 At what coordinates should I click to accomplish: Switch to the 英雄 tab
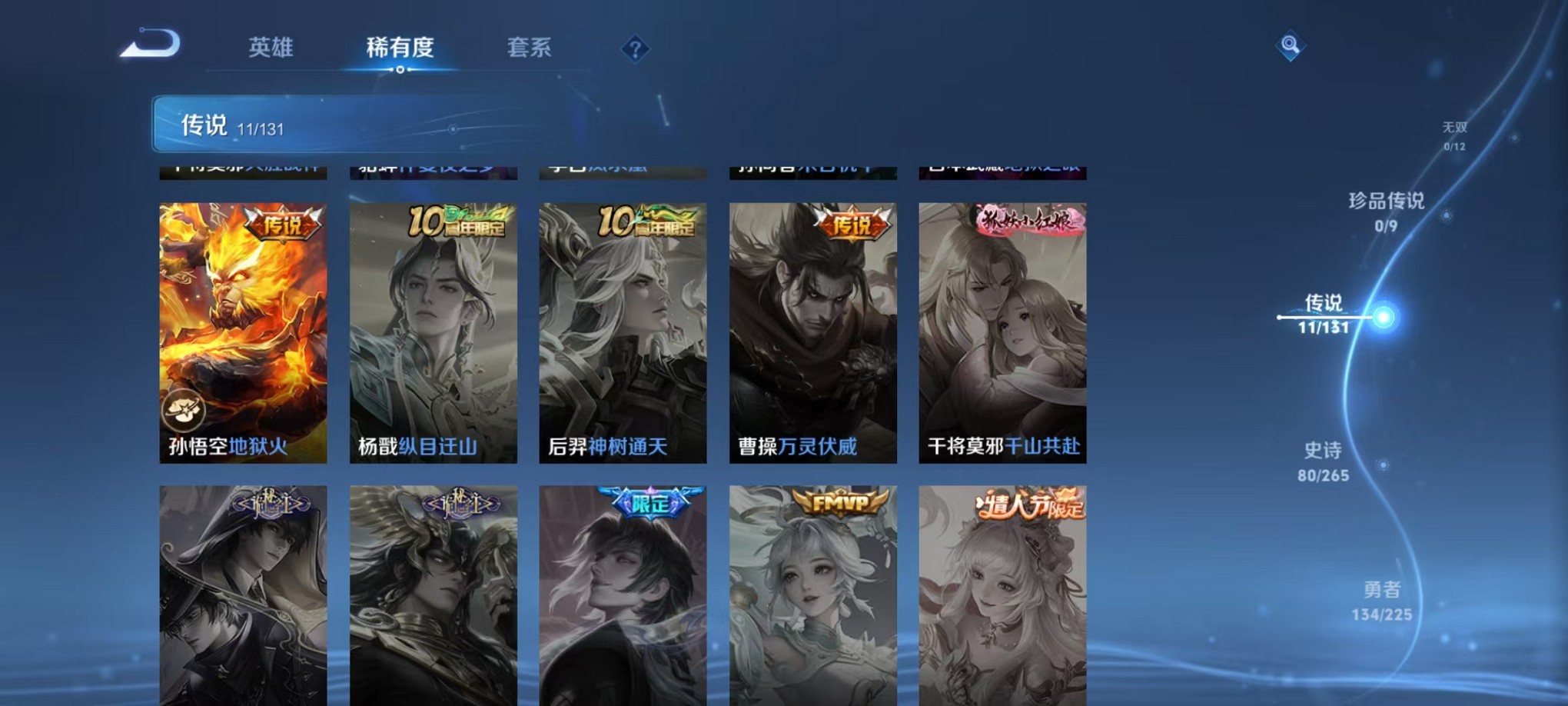point(270,48)
